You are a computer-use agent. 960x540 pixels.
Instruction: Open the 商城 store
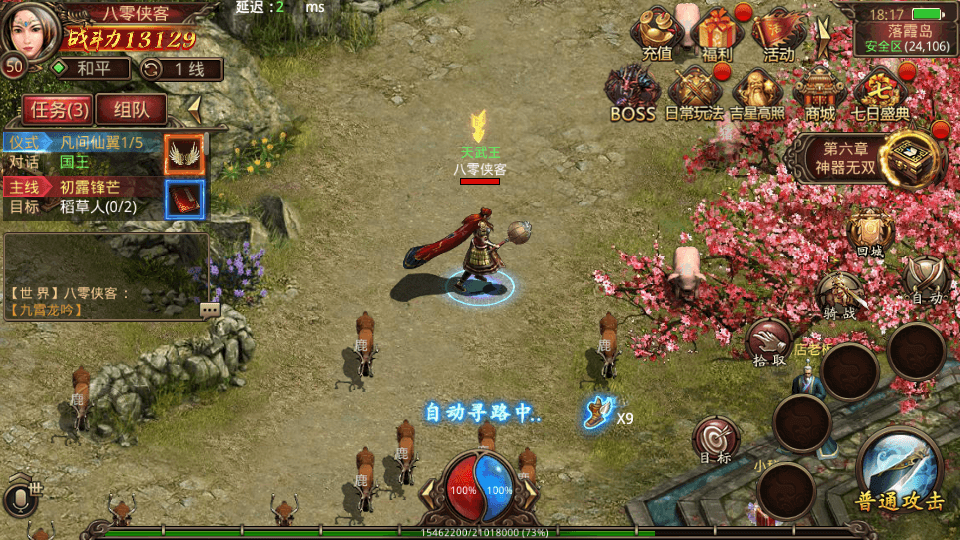pos(819,93)
